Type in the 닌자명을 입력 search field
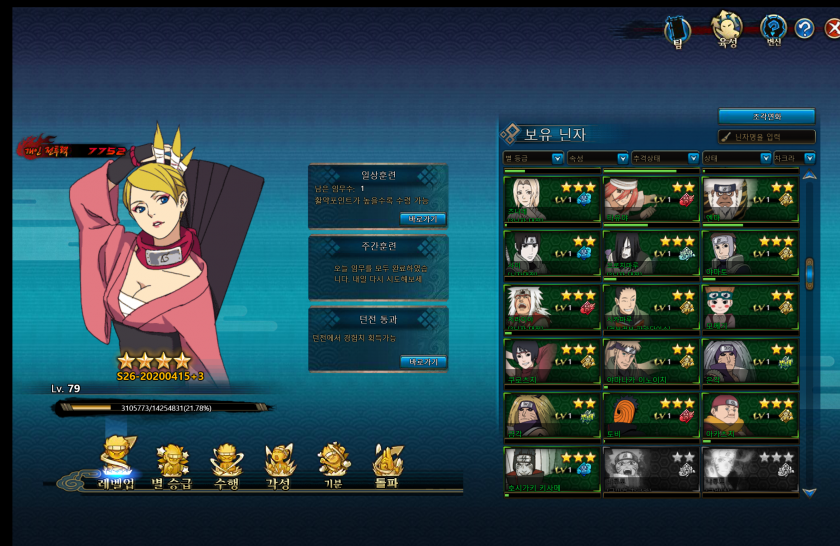The image size is (840, 546). (768, 137)
